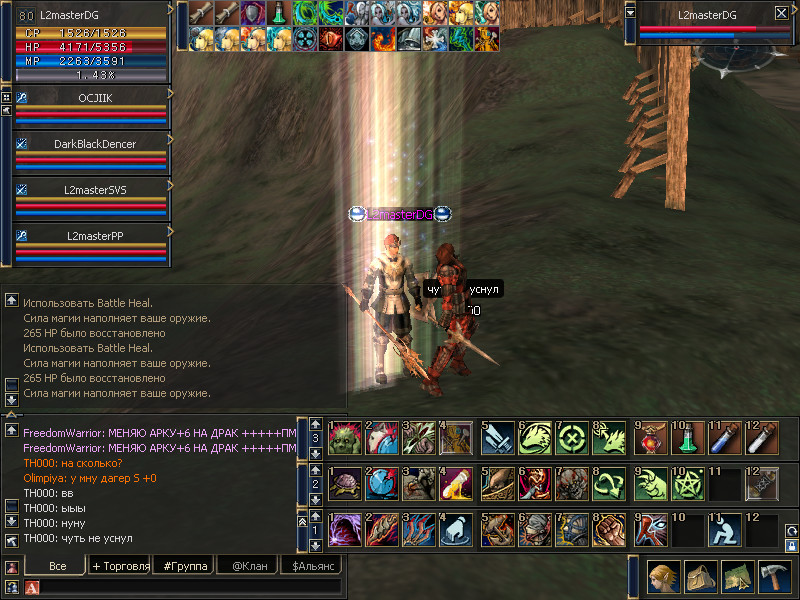800x600 pixels.
Task: Switch to the #Группа chat tab
Action: 185,566
